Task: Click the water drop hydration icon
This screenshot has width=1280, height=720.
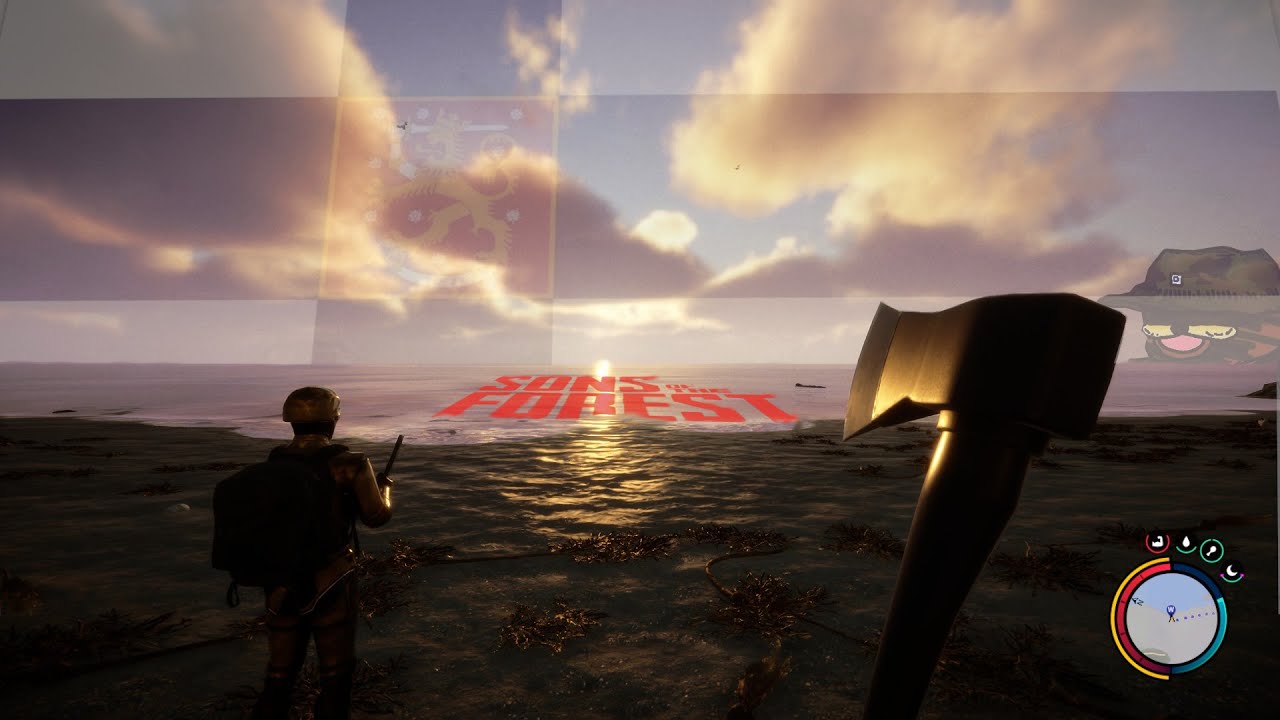Action: (x=1184, y=543)
